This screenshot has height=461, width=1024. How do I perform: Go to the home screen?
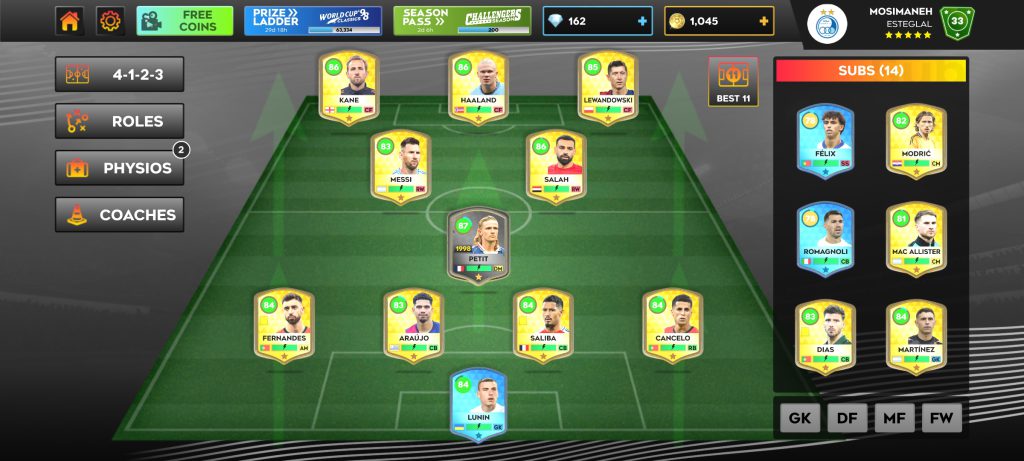69,21
